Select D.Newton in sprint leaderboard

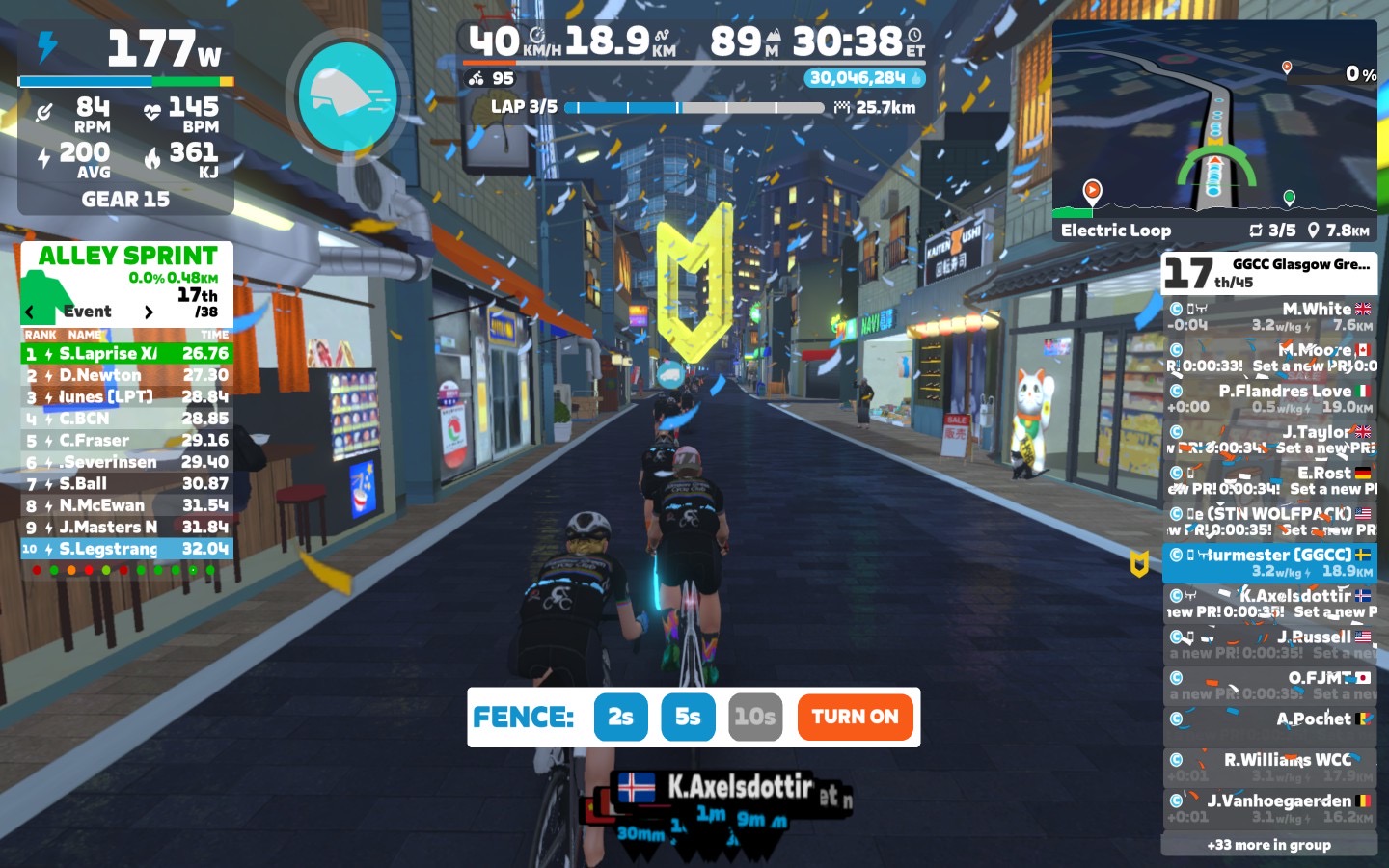click(x=126, y=375)
